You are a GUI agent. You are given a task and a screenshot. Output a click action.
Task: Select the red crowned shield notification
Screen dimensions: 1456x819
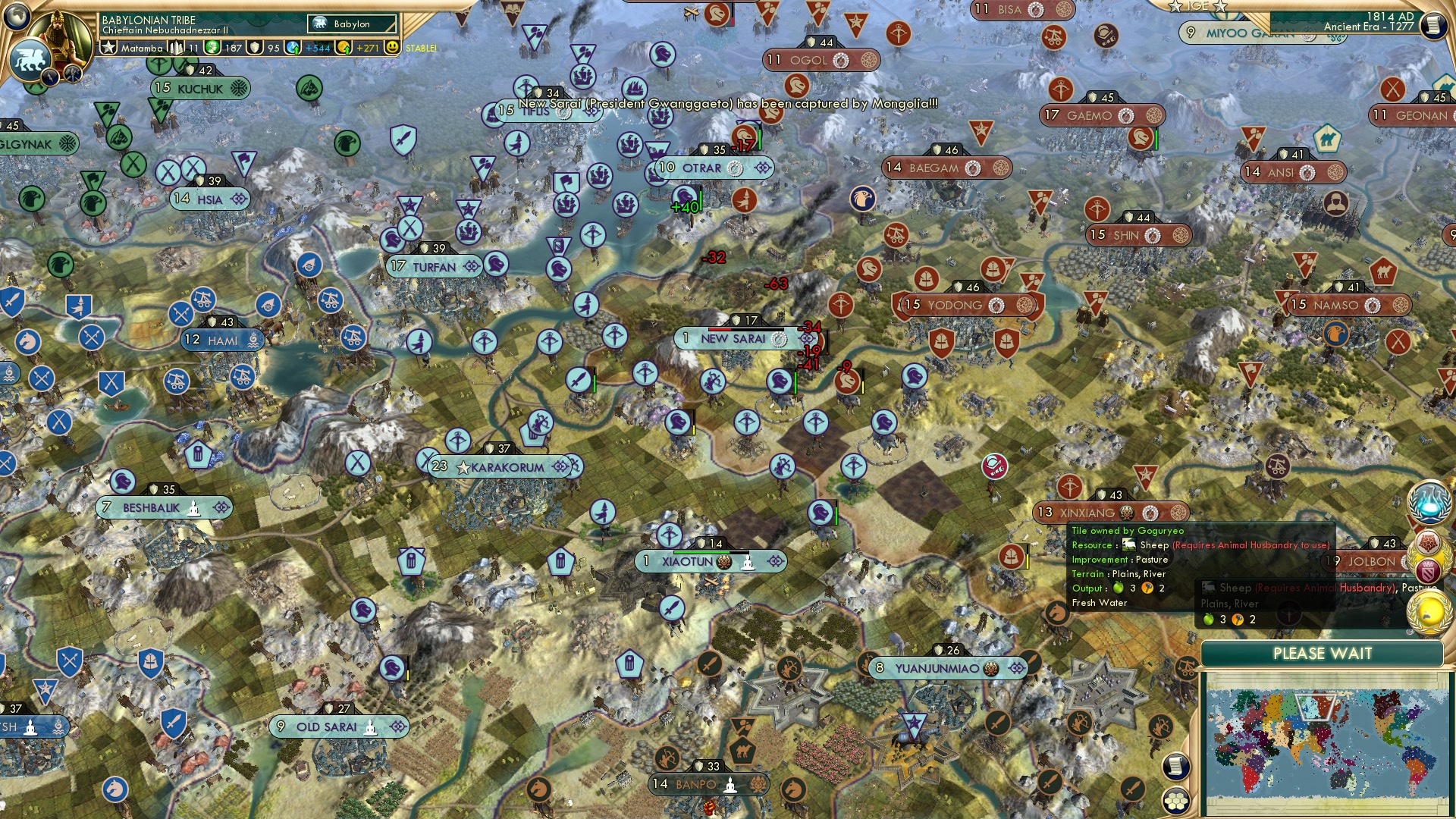click(1429, 570)
